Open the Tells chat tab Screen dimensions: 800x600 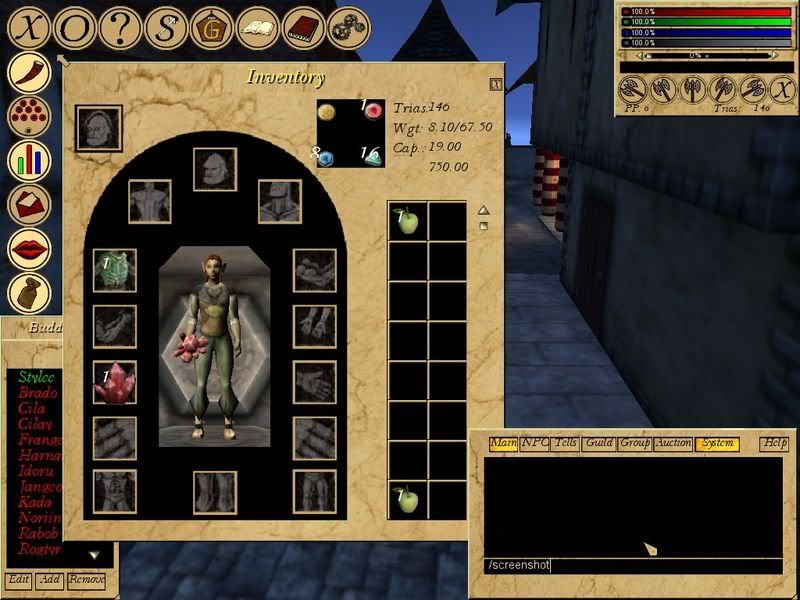[566, 443]
